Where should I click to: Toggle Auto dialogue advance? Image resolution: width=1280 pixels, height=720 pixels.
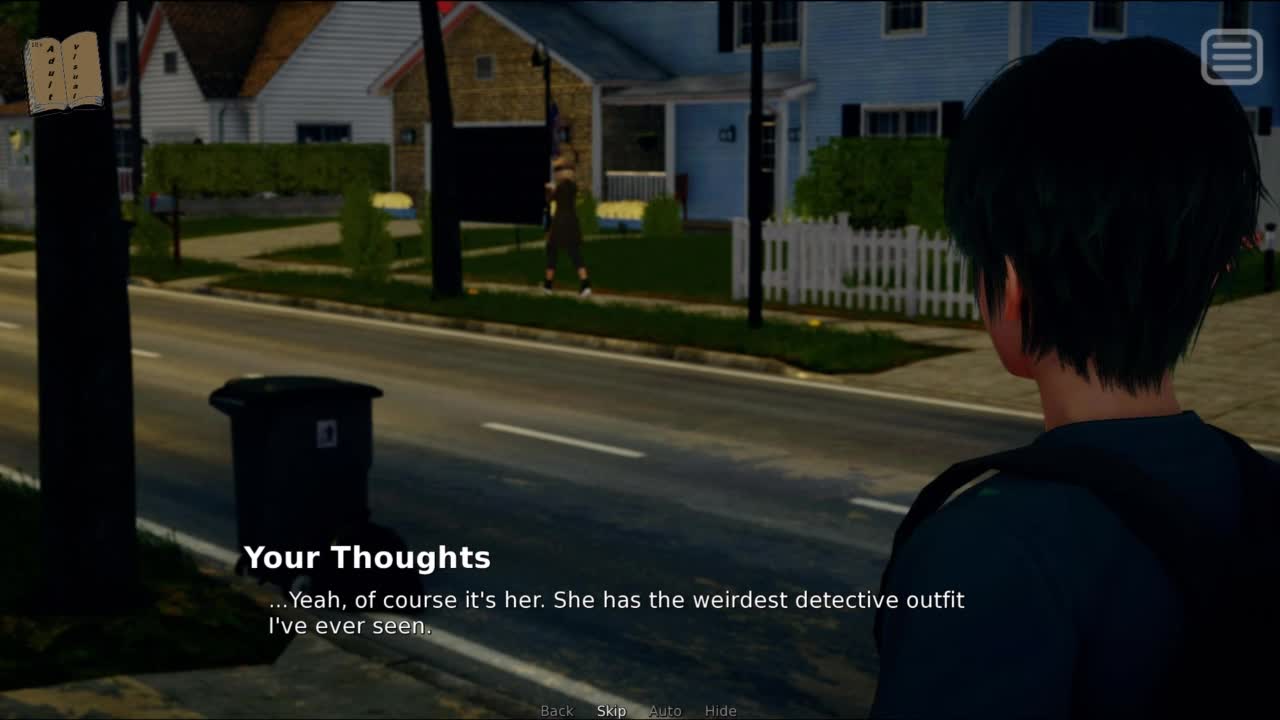[665, 711]
